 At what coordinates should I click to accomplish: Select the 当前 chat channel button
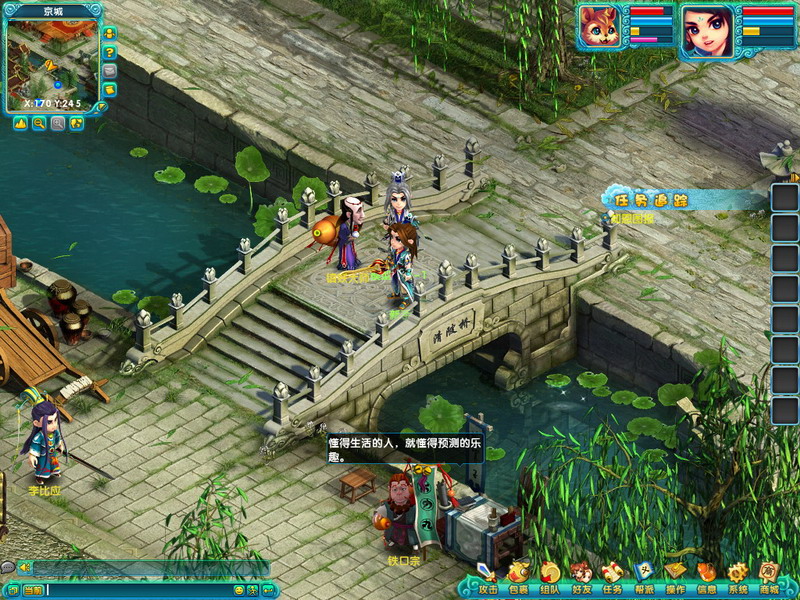[x=32, y=591]
